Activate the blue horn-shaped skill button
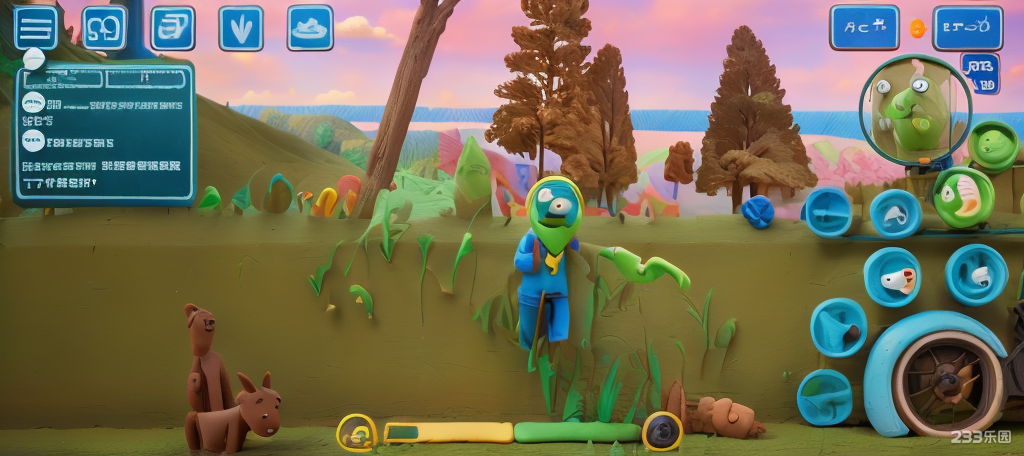 pos(838,326)
